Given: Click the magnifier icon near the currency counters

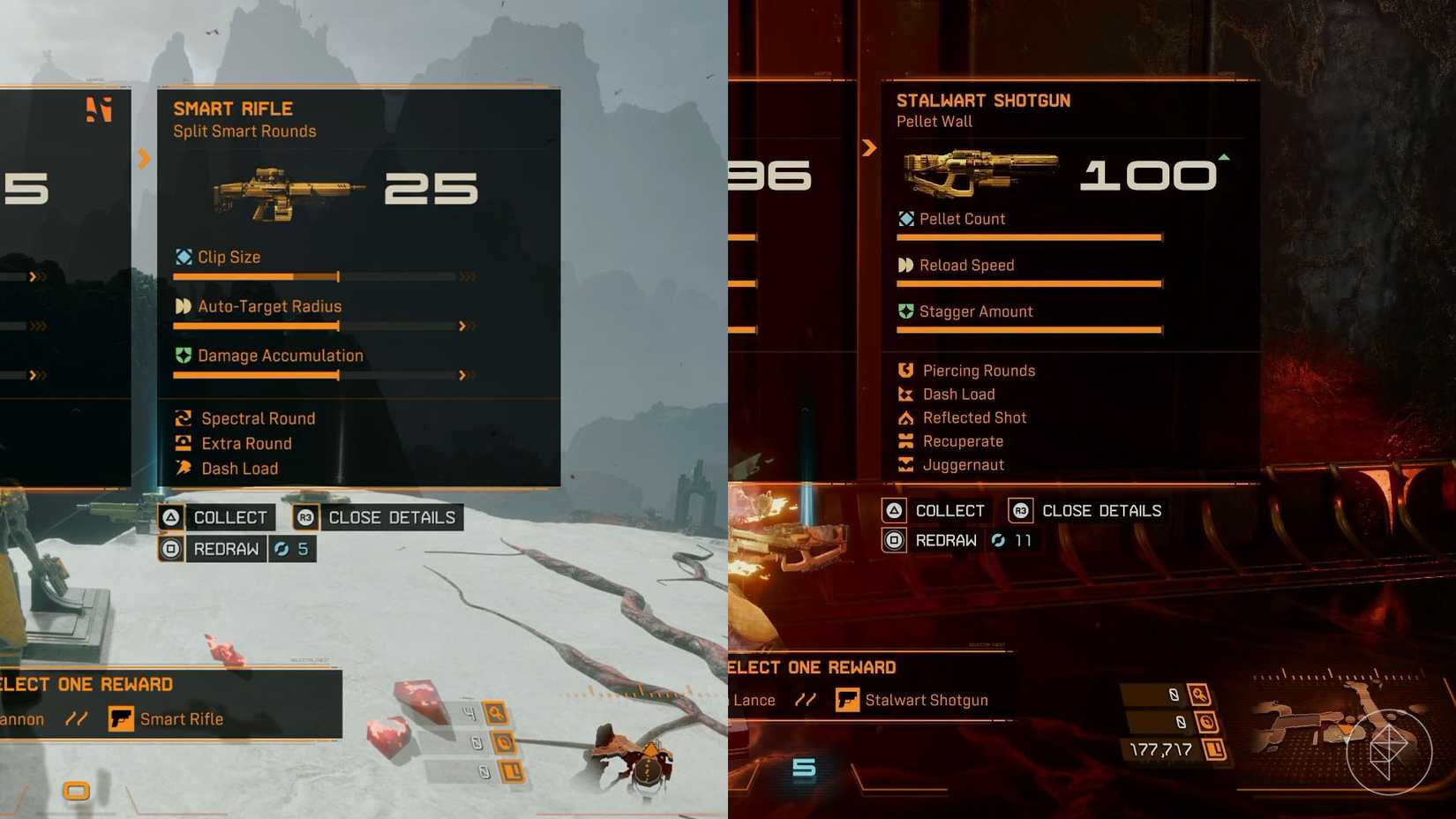Looking at the screenshot, I should point(1201,694).
